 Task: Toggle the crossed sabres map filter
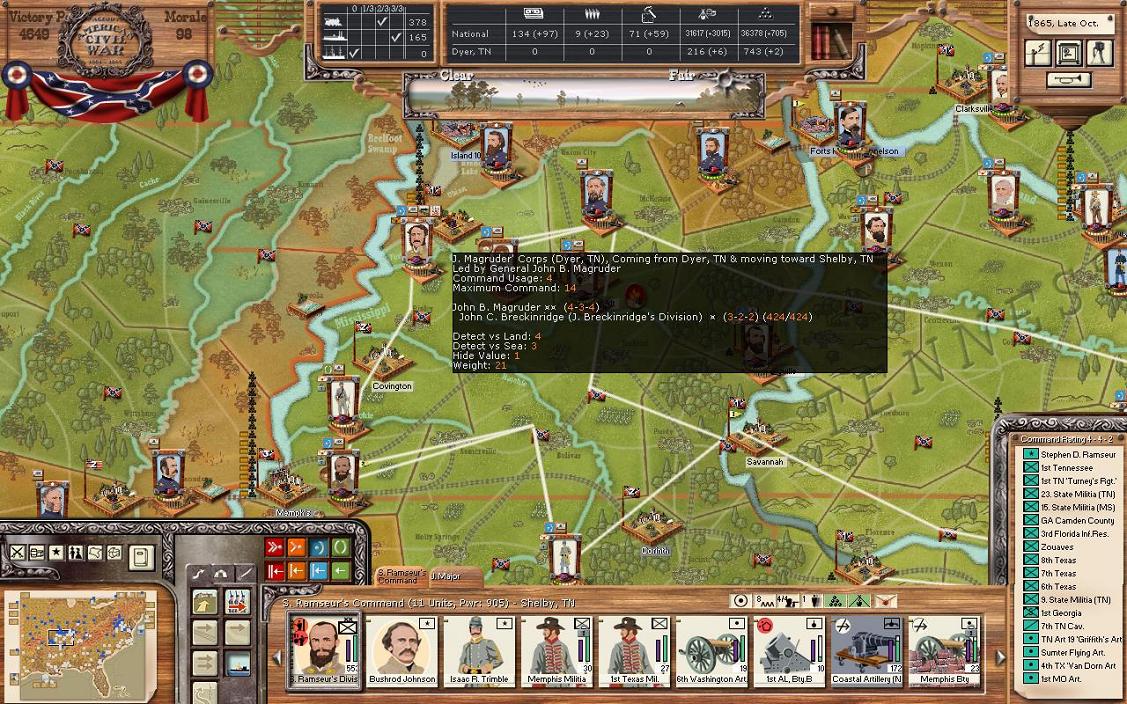(x=18, y=553)
